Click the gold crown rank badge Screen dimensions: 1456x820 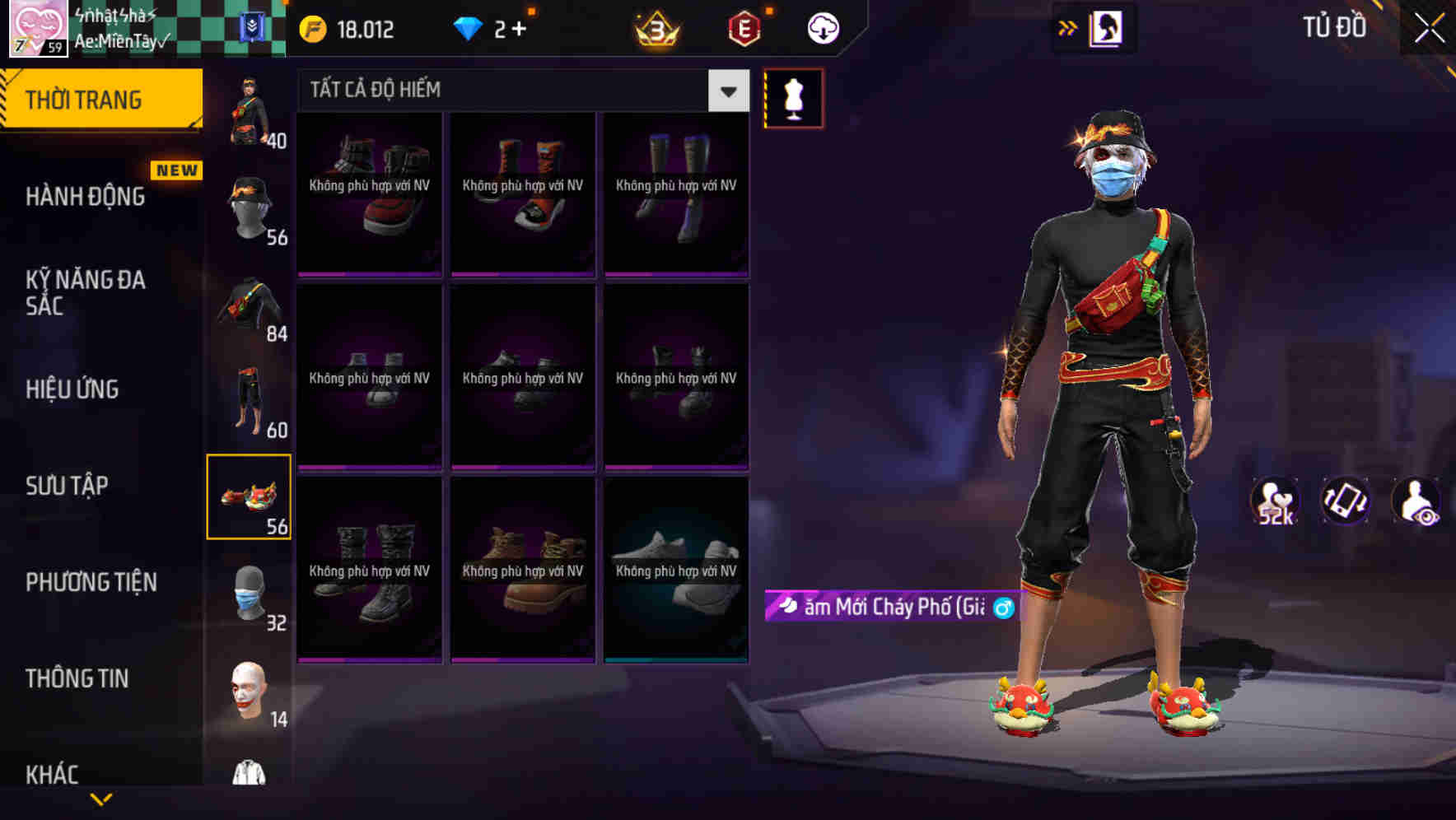click(653, 29)
